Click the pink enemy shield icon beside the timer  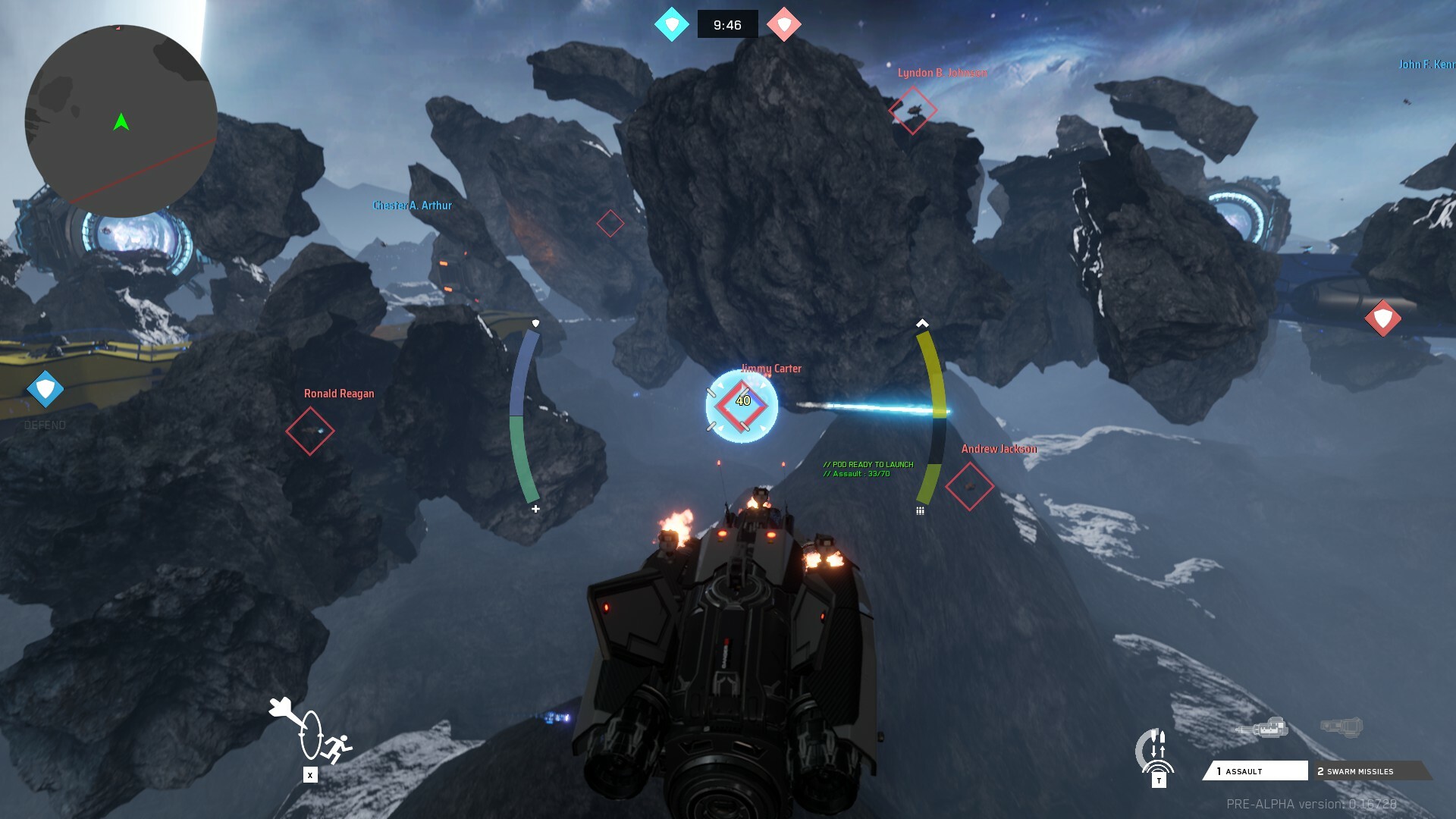point(783,24)
